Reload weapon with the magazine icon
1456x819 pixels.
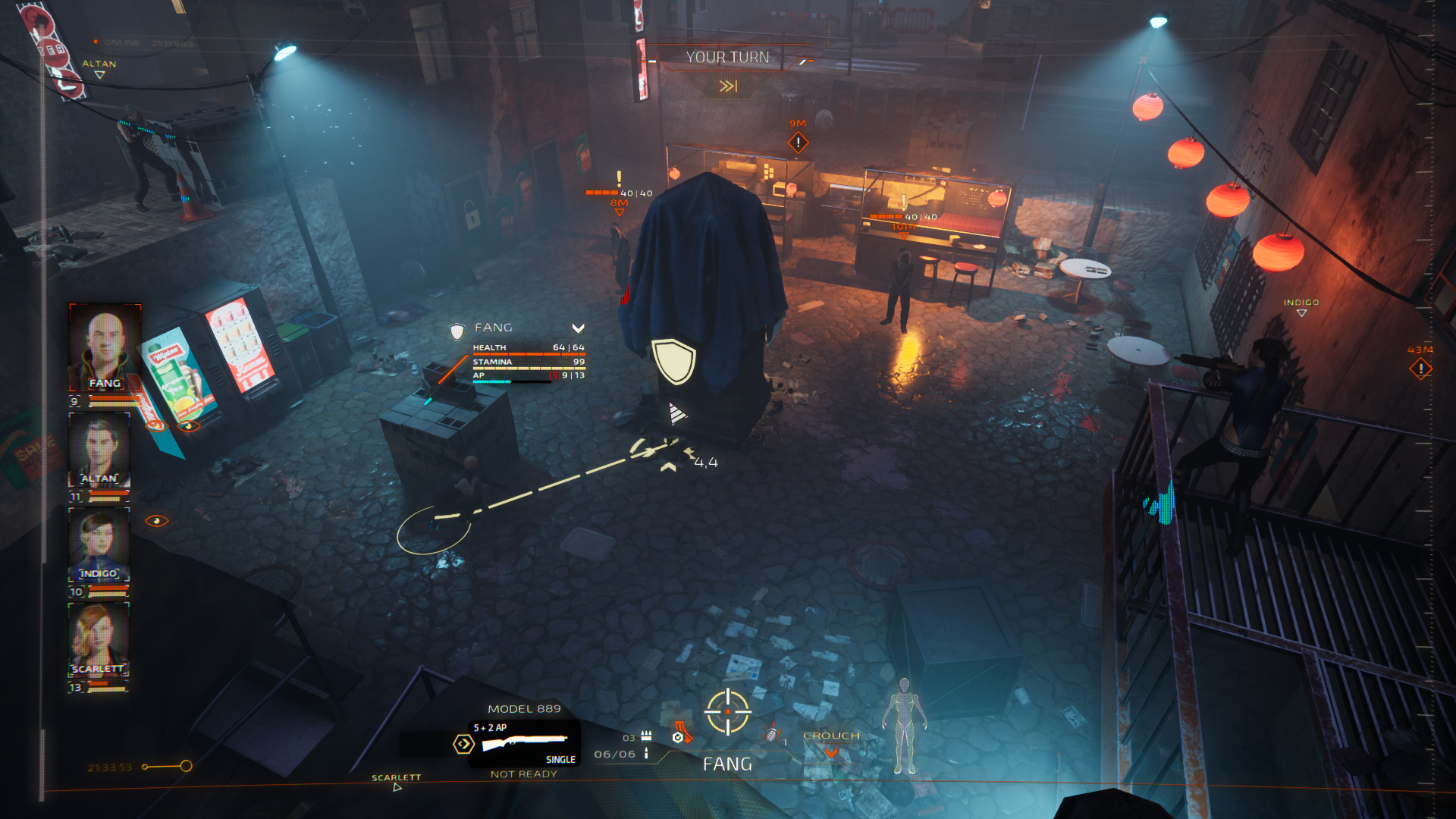[681, 734]
